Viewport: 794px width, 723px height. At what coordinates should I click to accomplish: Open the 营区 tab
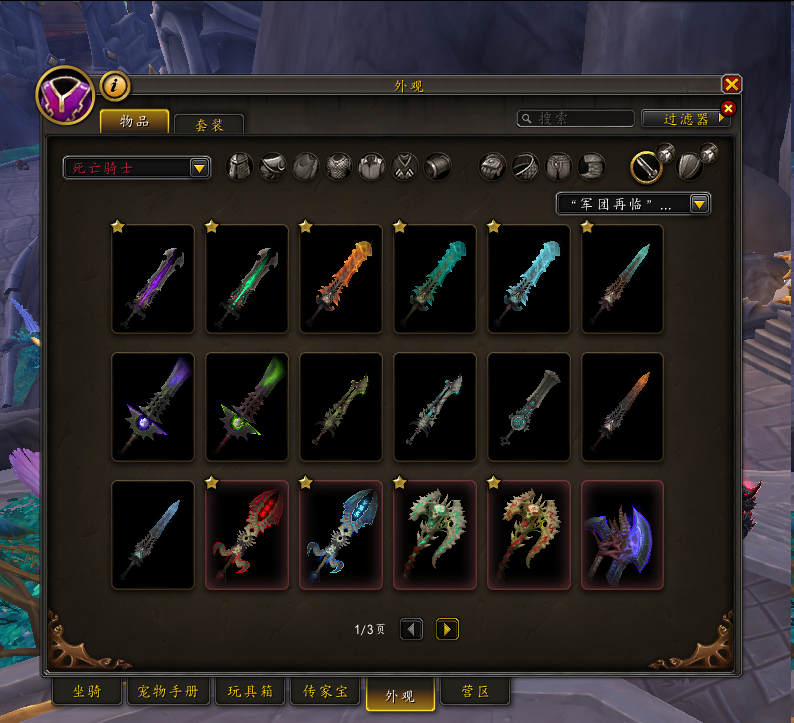475,691
